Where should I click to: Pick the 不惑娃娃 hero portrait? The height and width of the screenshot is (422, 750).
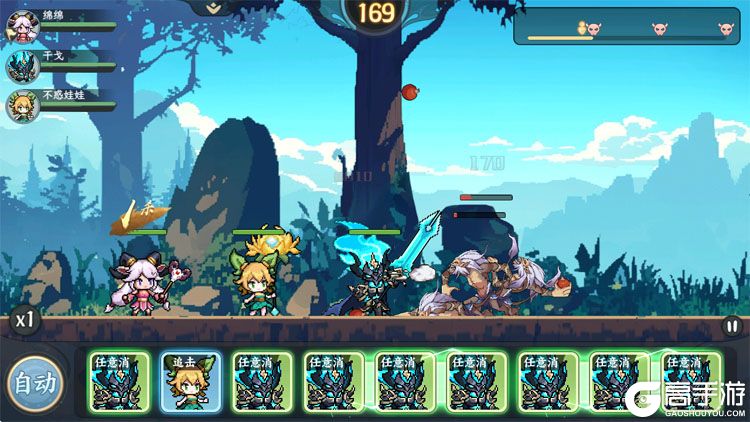[x=22, y=105]
